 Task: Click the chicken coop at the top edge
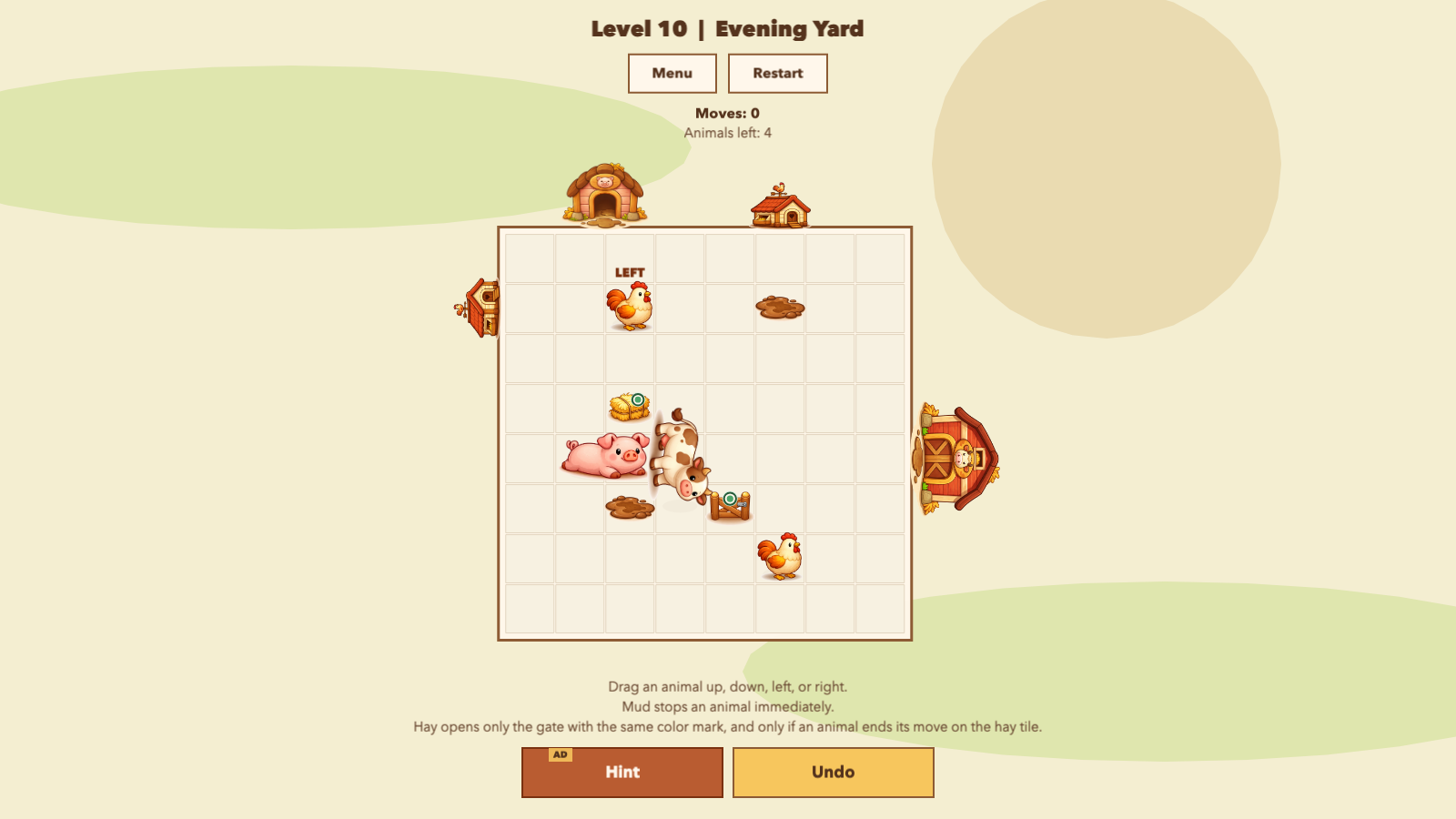[x=780, y=210]
